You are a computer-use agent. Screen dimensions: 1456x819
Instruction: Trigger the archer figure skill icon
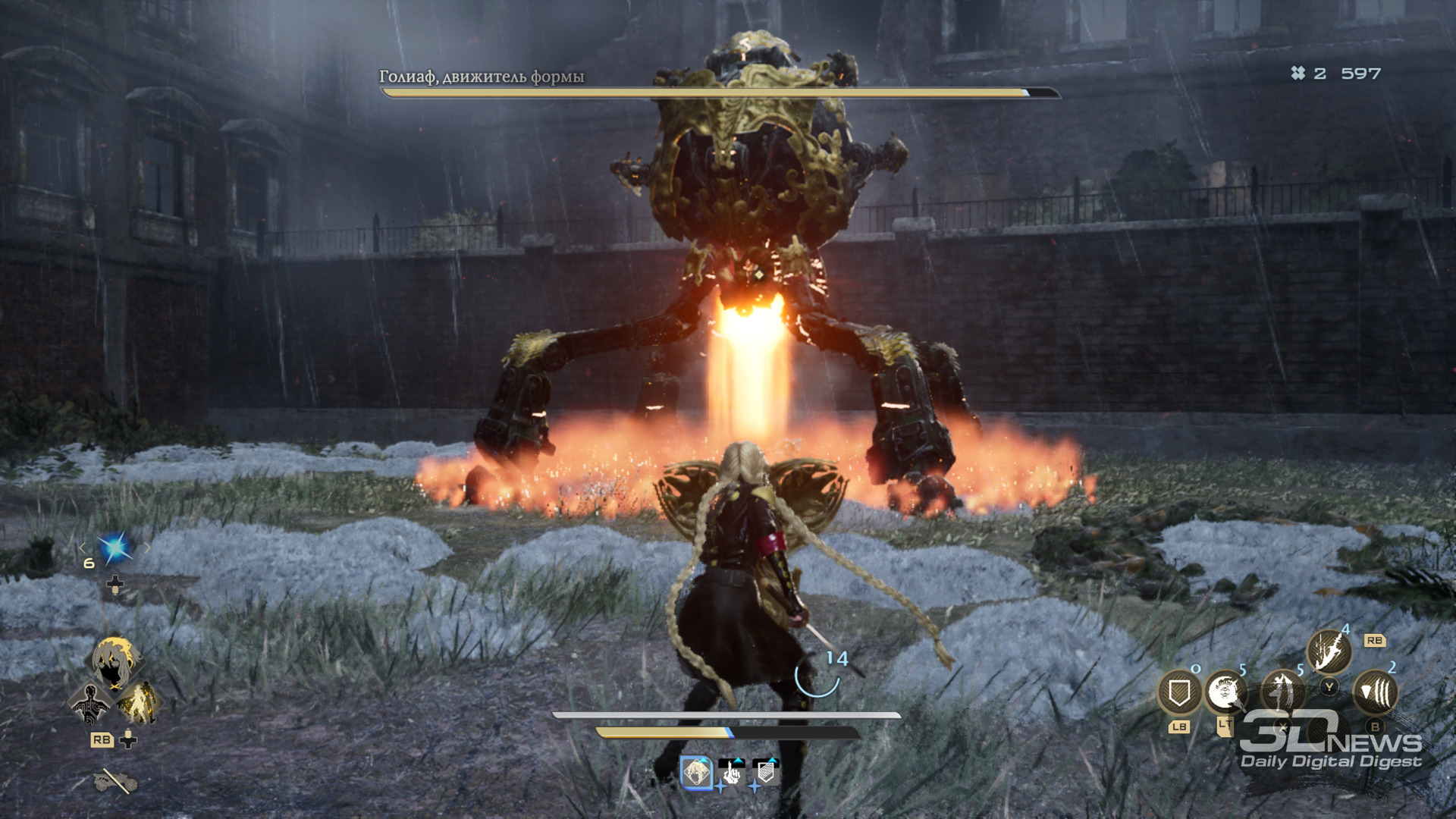click(1282, 692)
